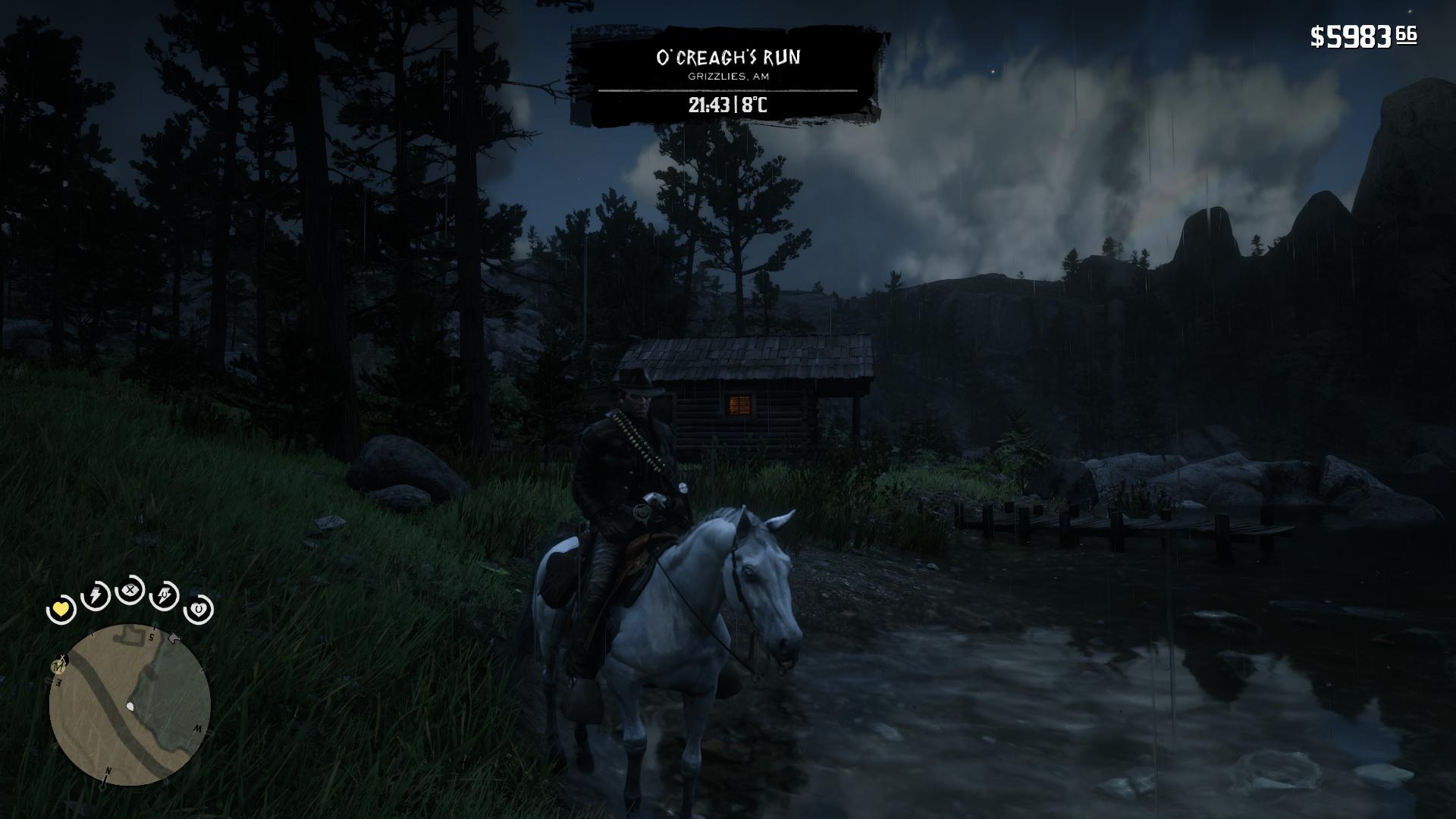Select the horse stamina core icon
Viewport: 1456px width, 819px height.
[x=165, y=596]
